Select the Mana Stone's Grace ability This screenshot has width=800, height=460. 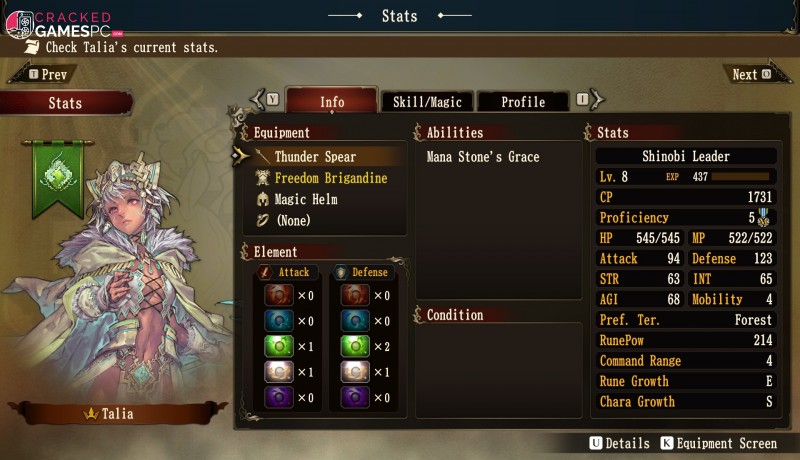tap(483, 157)
